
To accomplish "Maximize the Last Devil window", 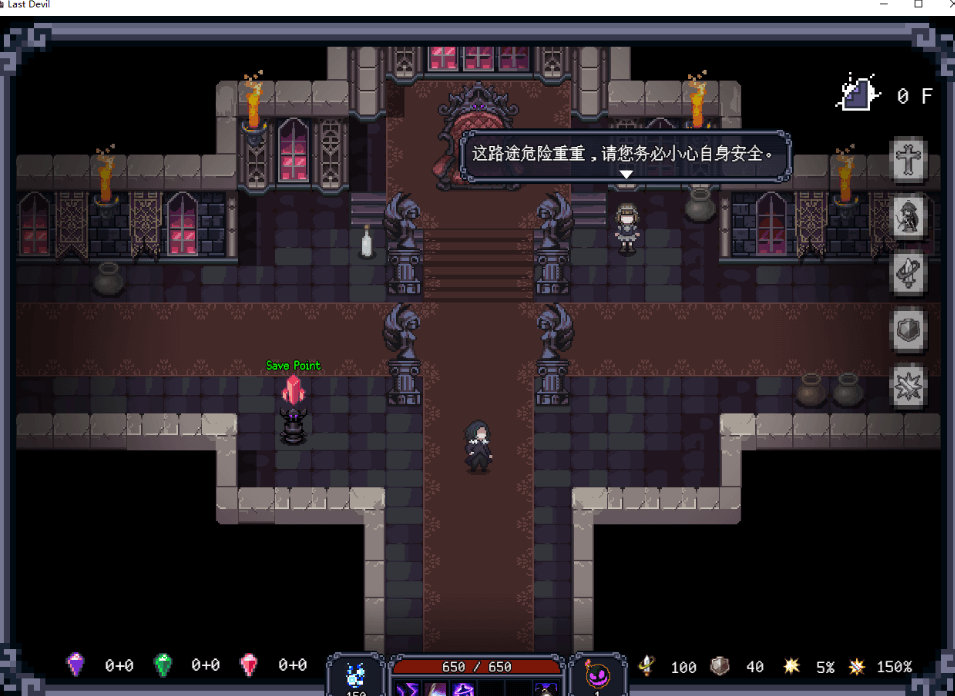I will coord(918,5).
